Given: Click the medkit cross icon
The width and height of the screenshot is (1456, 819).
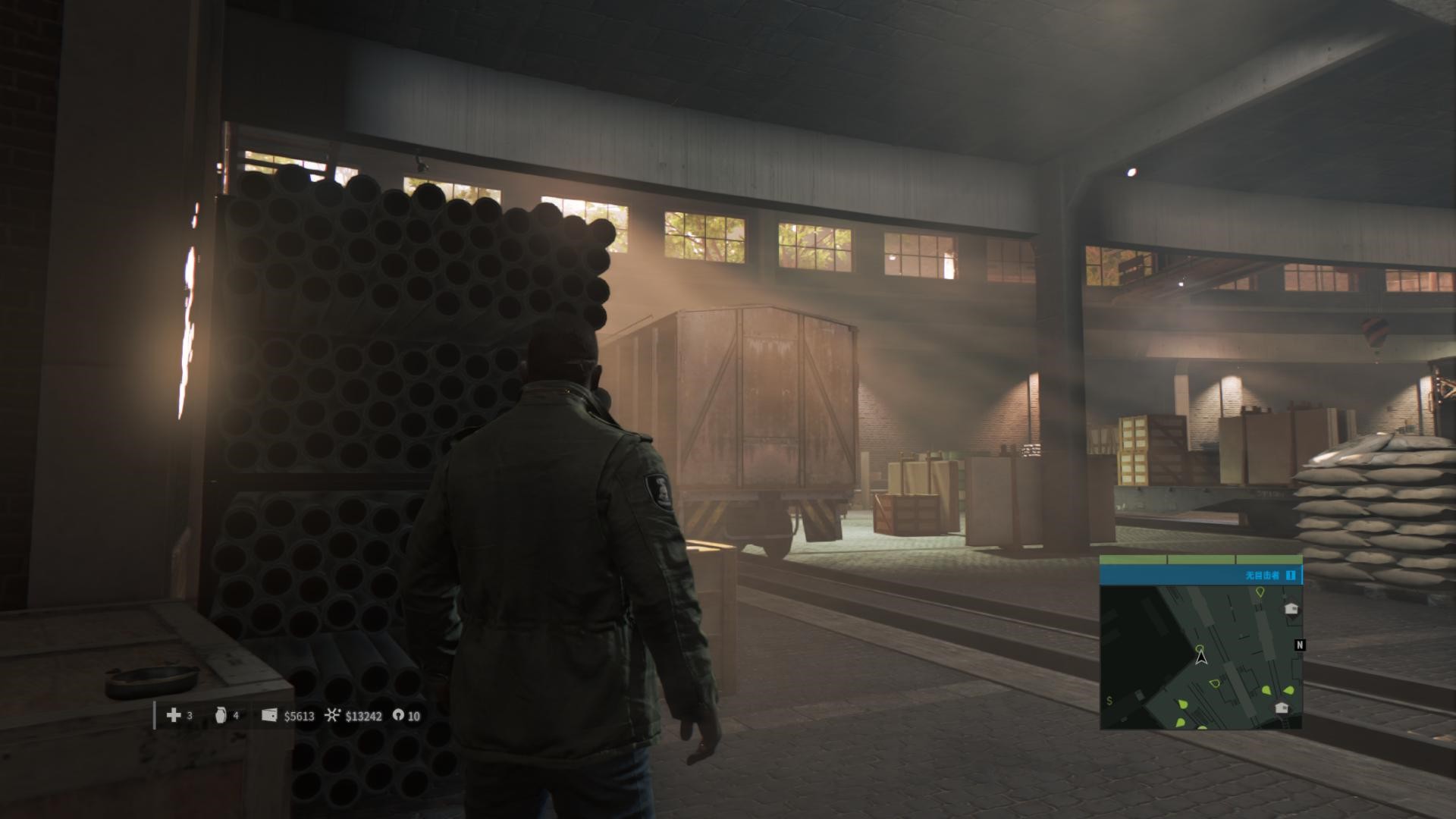Looking at the screenshot, I should click(x=174, y=715).
